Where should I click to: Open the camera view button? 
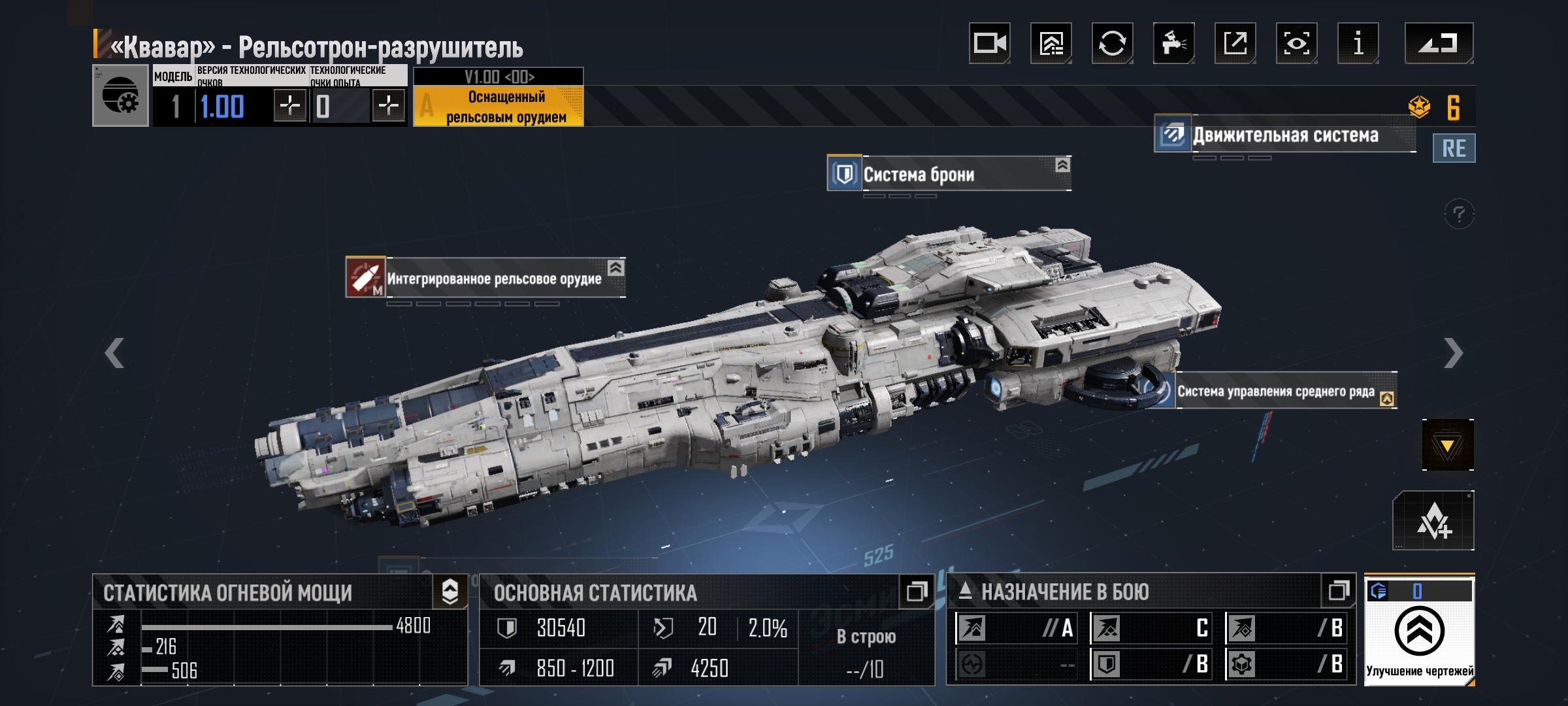[x=989, y=44]
